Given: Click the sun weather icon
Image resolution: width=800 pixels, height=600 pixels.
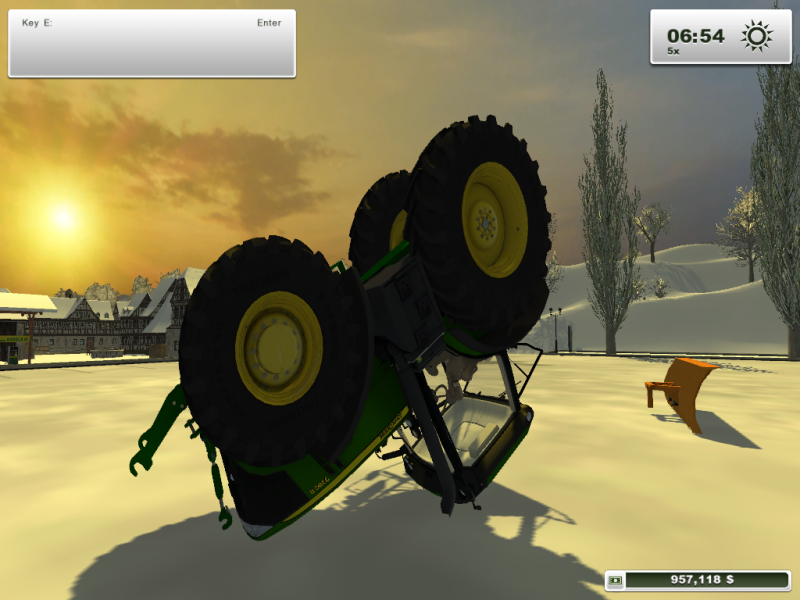Looking at the screenshot, I should pyautogui.click(x=757, y=36).
